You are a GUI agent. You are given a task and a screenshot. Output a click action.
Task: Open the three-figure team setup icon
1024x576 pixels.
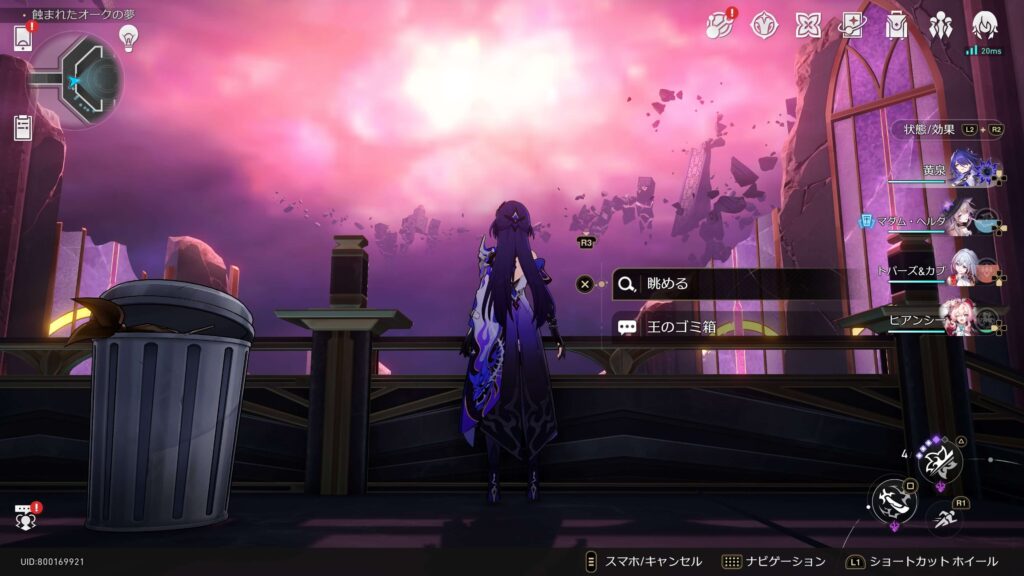tap(940, 25)
